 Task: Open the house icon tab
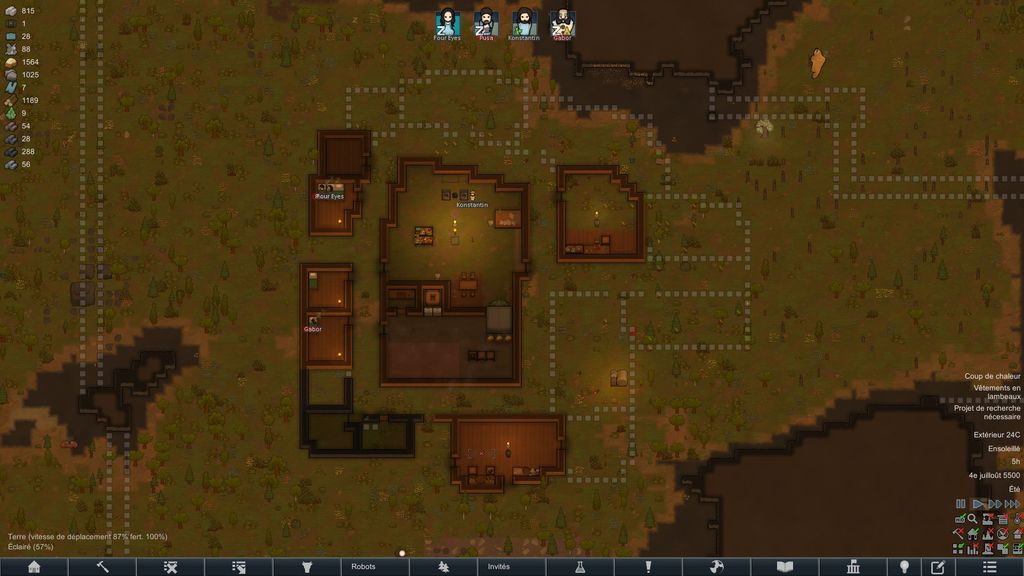tap(34, 567)
